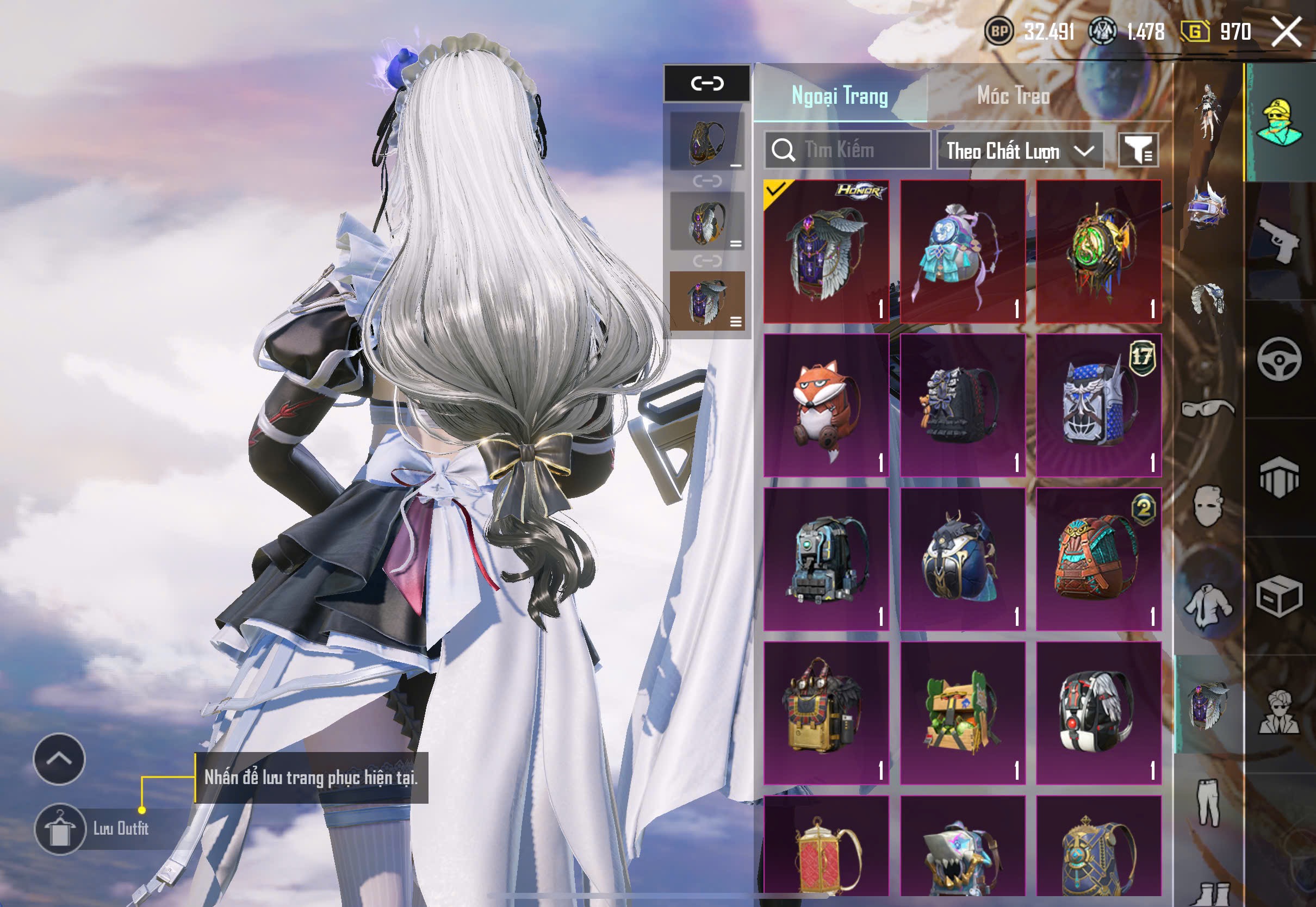
Task: Select the orange fox backpack
Action: (826, 405)
